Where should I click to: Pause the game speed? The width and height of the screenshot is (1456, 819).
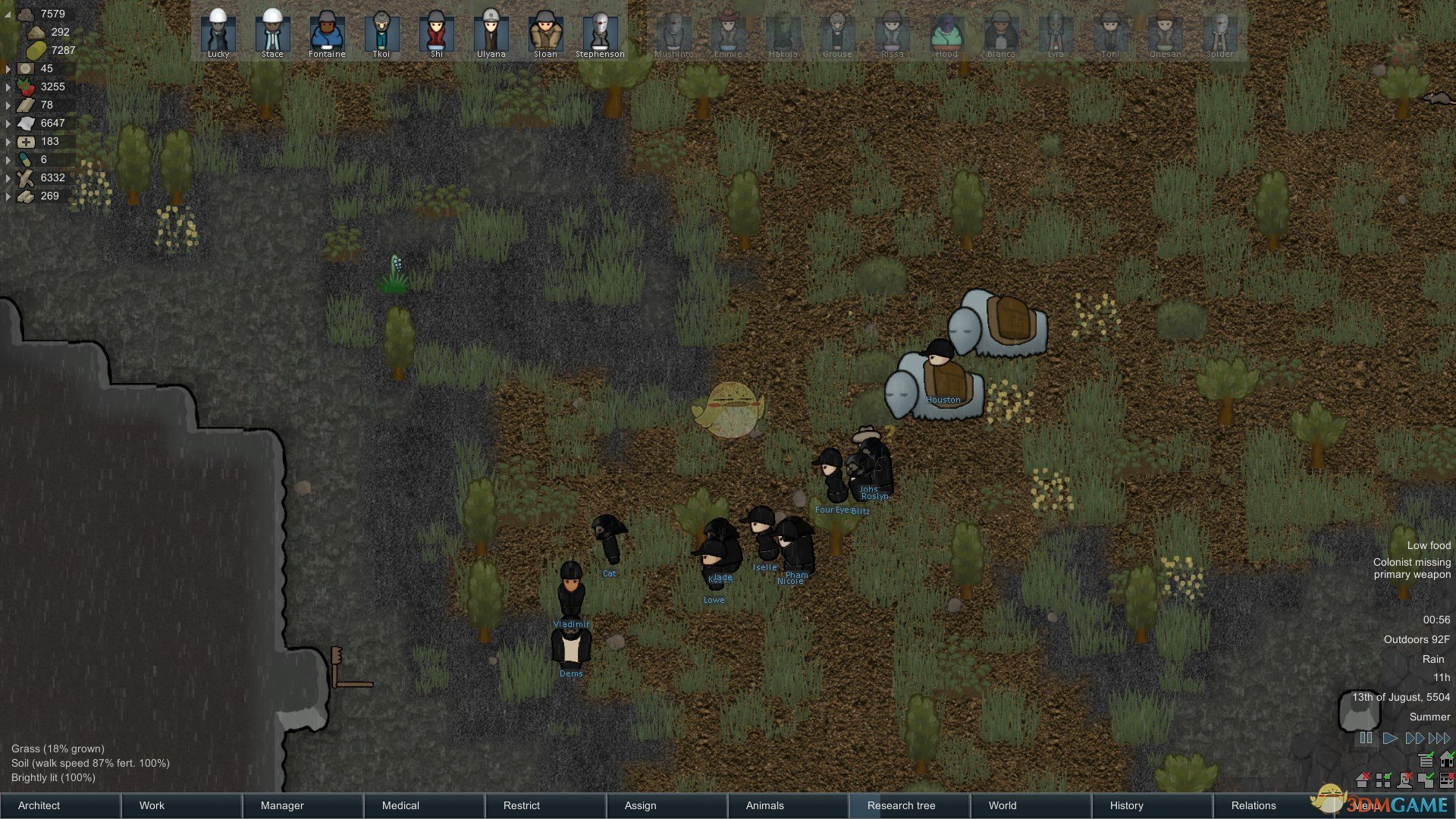click(x=1366, y=738)
